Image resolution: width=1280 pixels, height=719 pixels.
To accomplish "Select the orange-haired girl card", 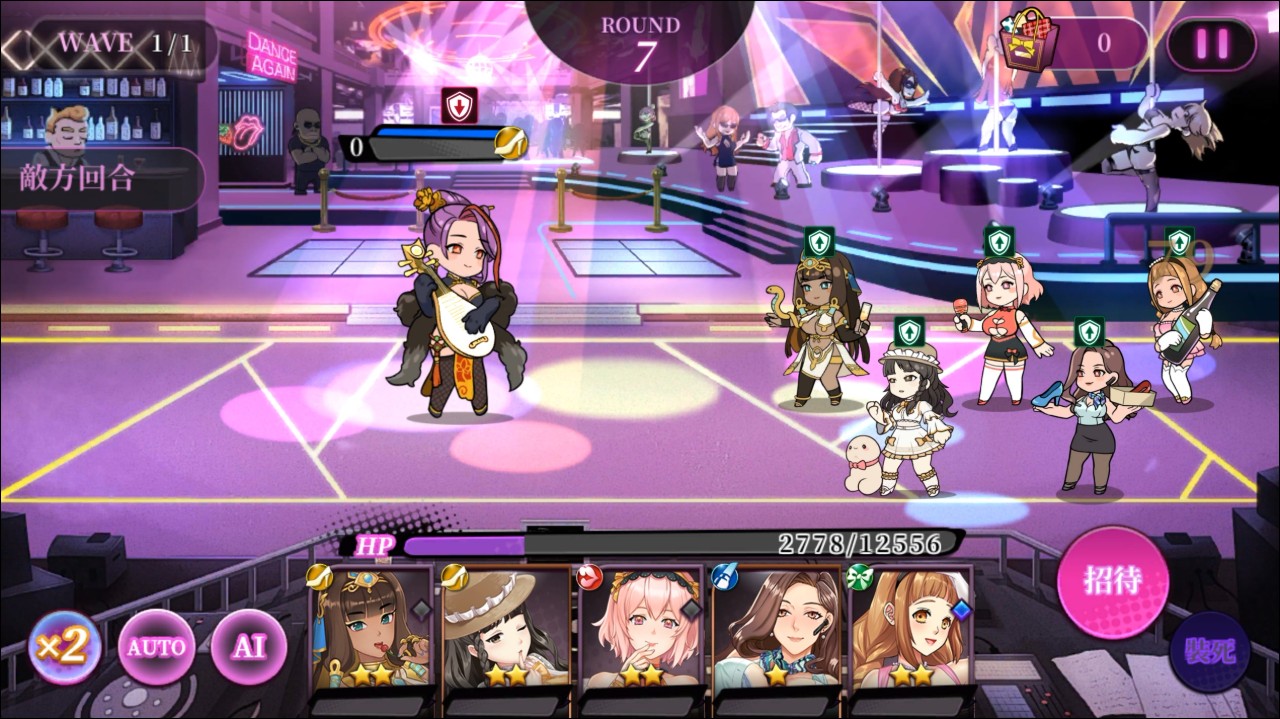I will [910, 628].
